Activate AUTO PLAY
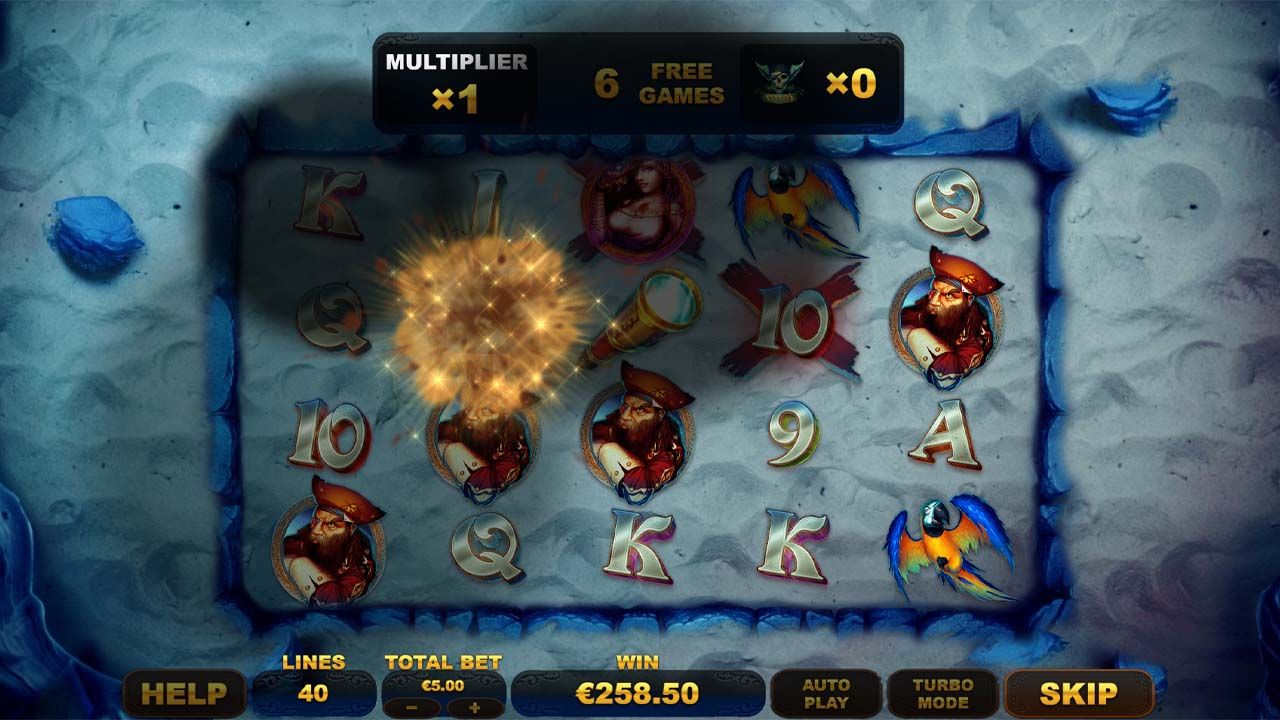The image size is (1280, 720). (x=826, y=693)
